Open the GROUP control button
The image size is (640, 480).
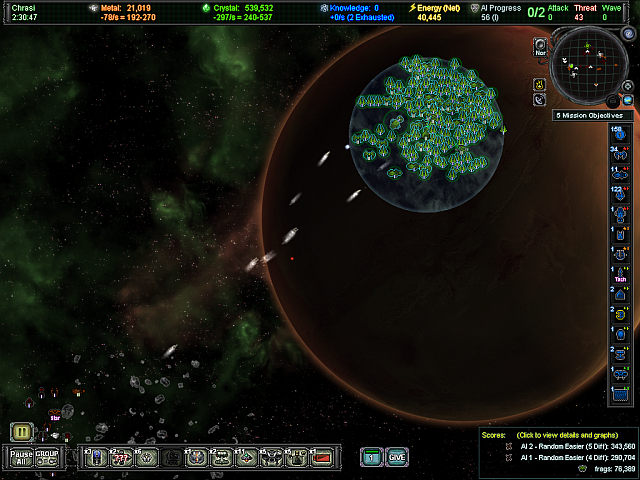click(47, 457)
